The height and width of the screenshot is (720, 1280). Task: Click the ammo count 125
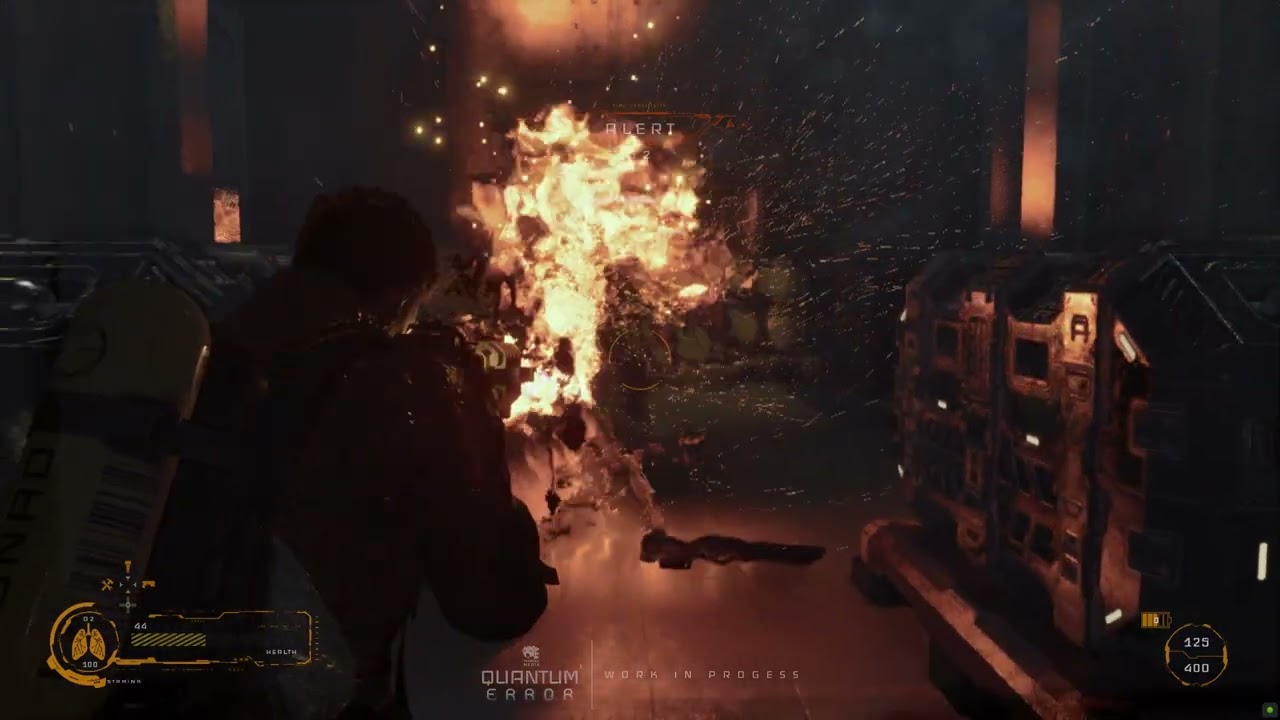(1196, 642)
